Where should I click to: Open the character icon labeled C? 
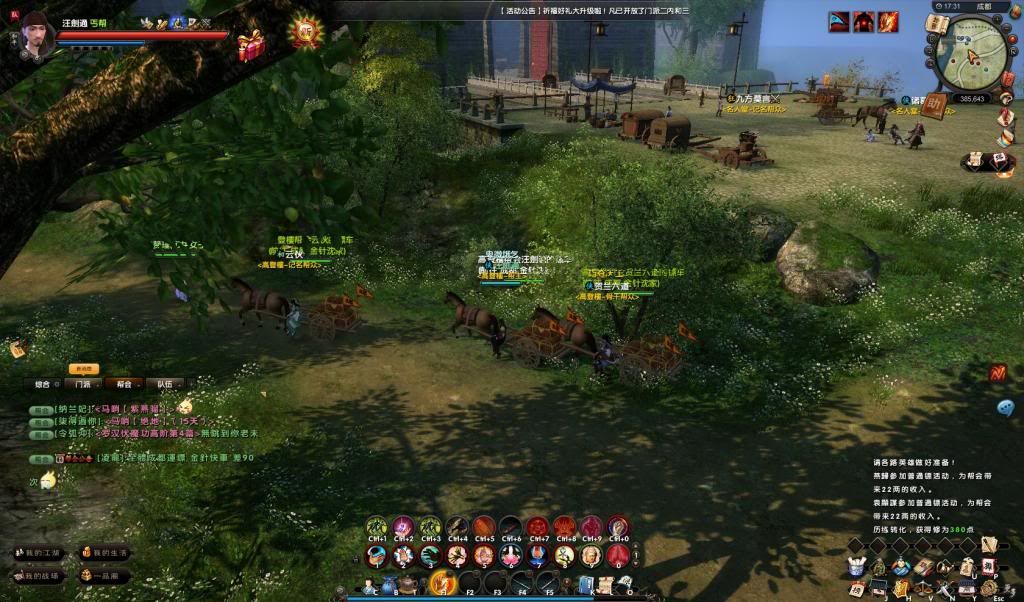[x=370, y=585]
